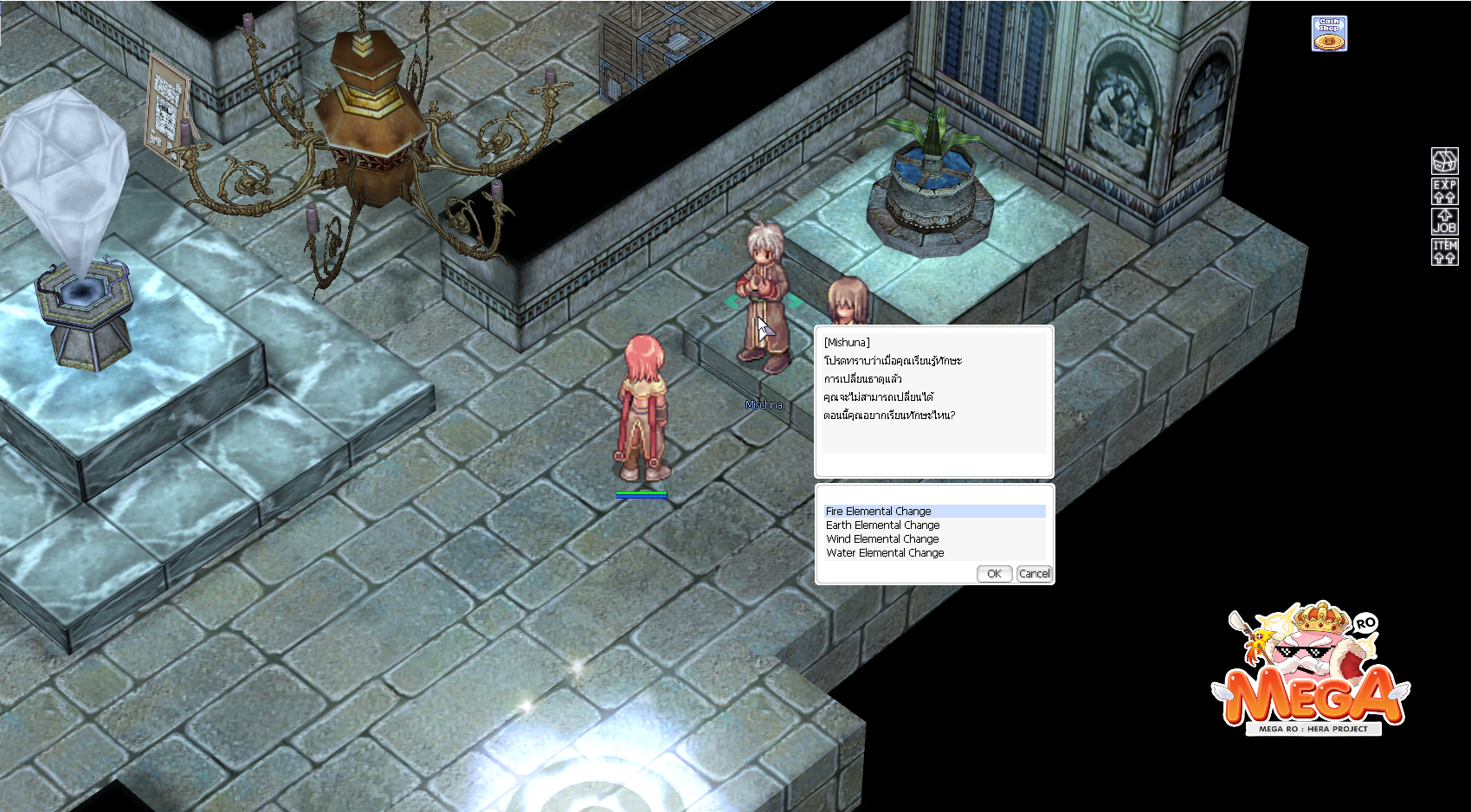Pick Wind Elemental Change
This screenshot has height=812, width=1471.
pos(882,539)
